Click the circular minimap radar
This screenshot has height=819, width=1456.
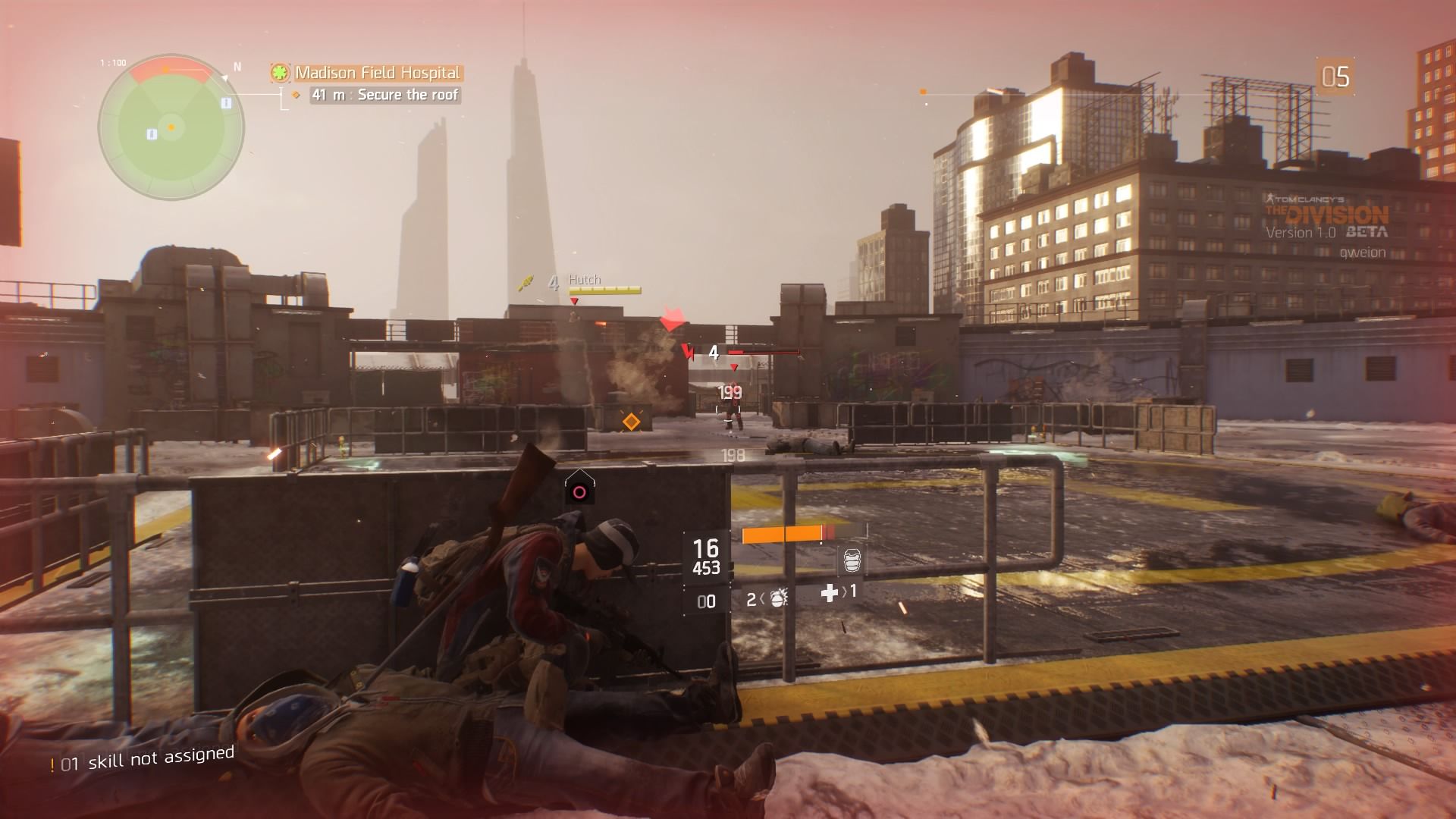click(x=171, y=127)
